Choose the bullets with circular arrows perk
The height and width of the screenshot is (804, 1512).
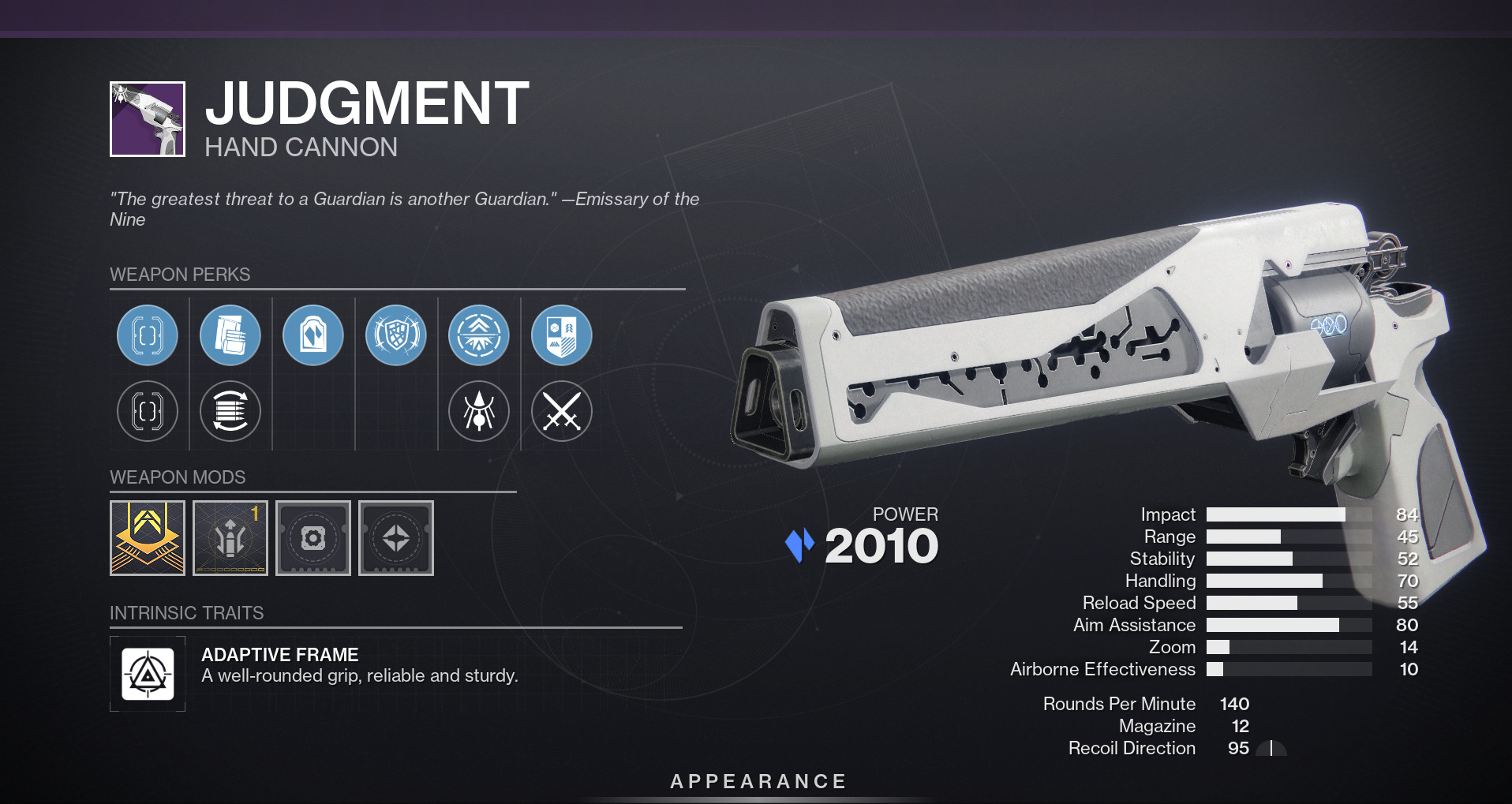[x=230, y=411]
